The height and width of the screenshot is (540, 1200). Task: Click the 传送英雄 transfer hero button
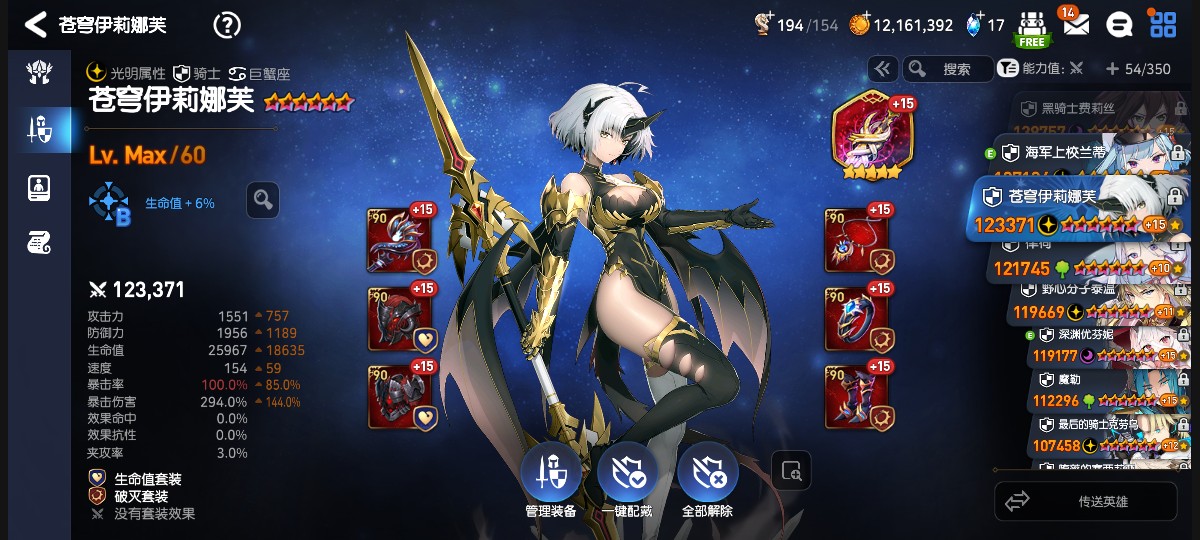coord(1085,501)
